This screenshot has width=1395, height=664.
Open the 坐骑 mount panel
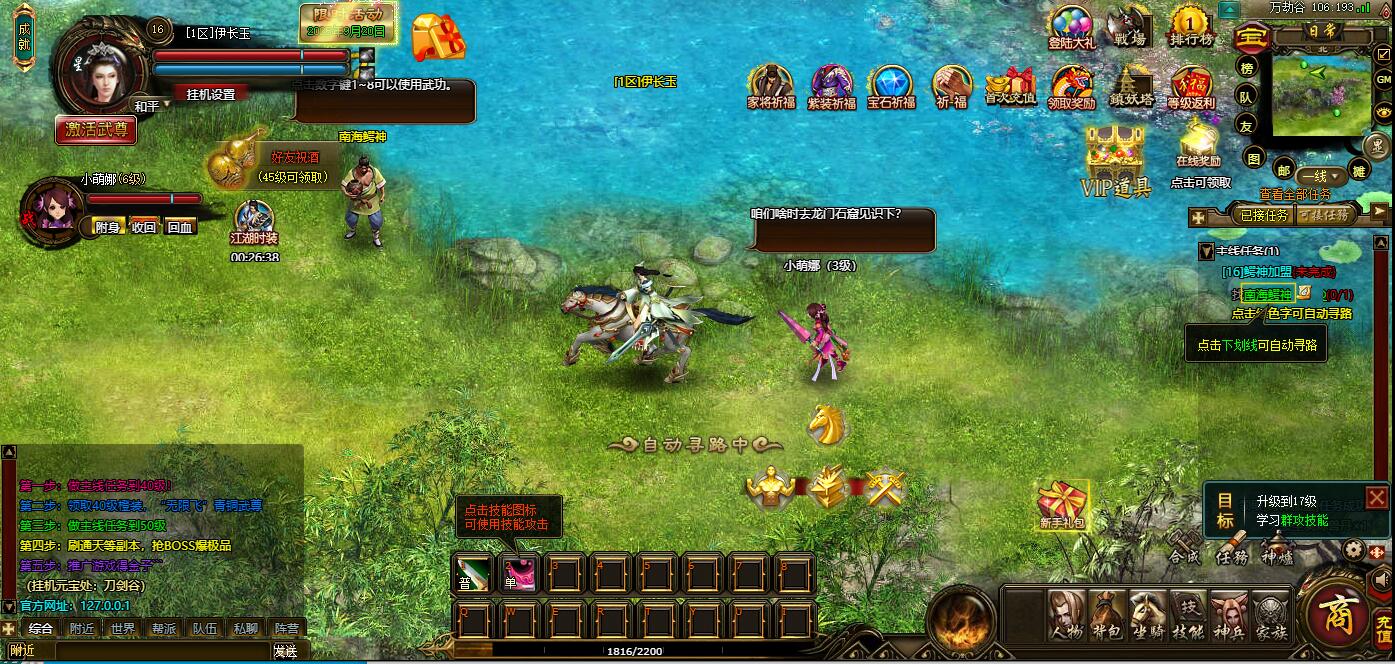(1147, 617)
